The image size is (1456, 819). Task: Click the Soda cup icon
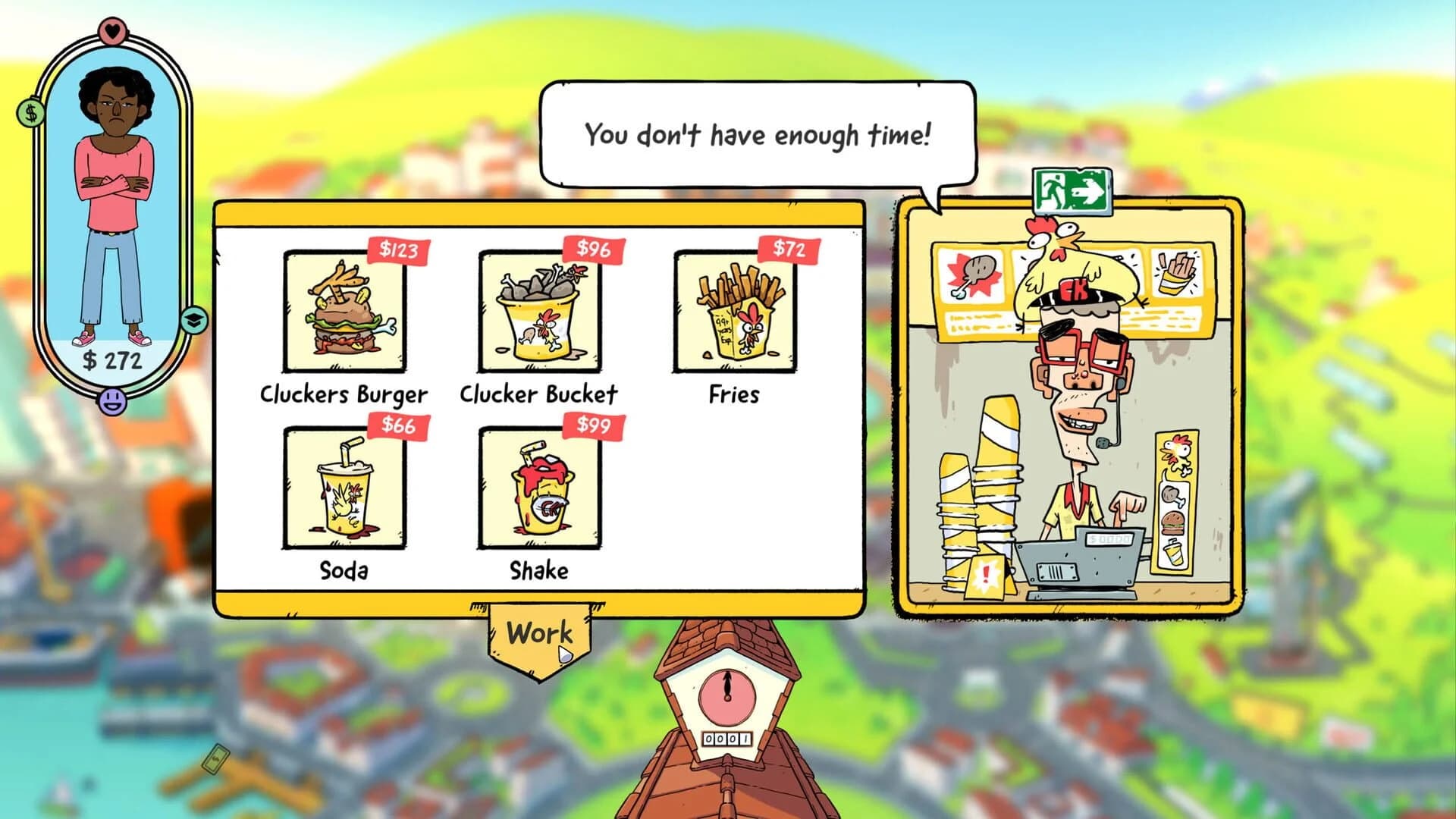343,489
